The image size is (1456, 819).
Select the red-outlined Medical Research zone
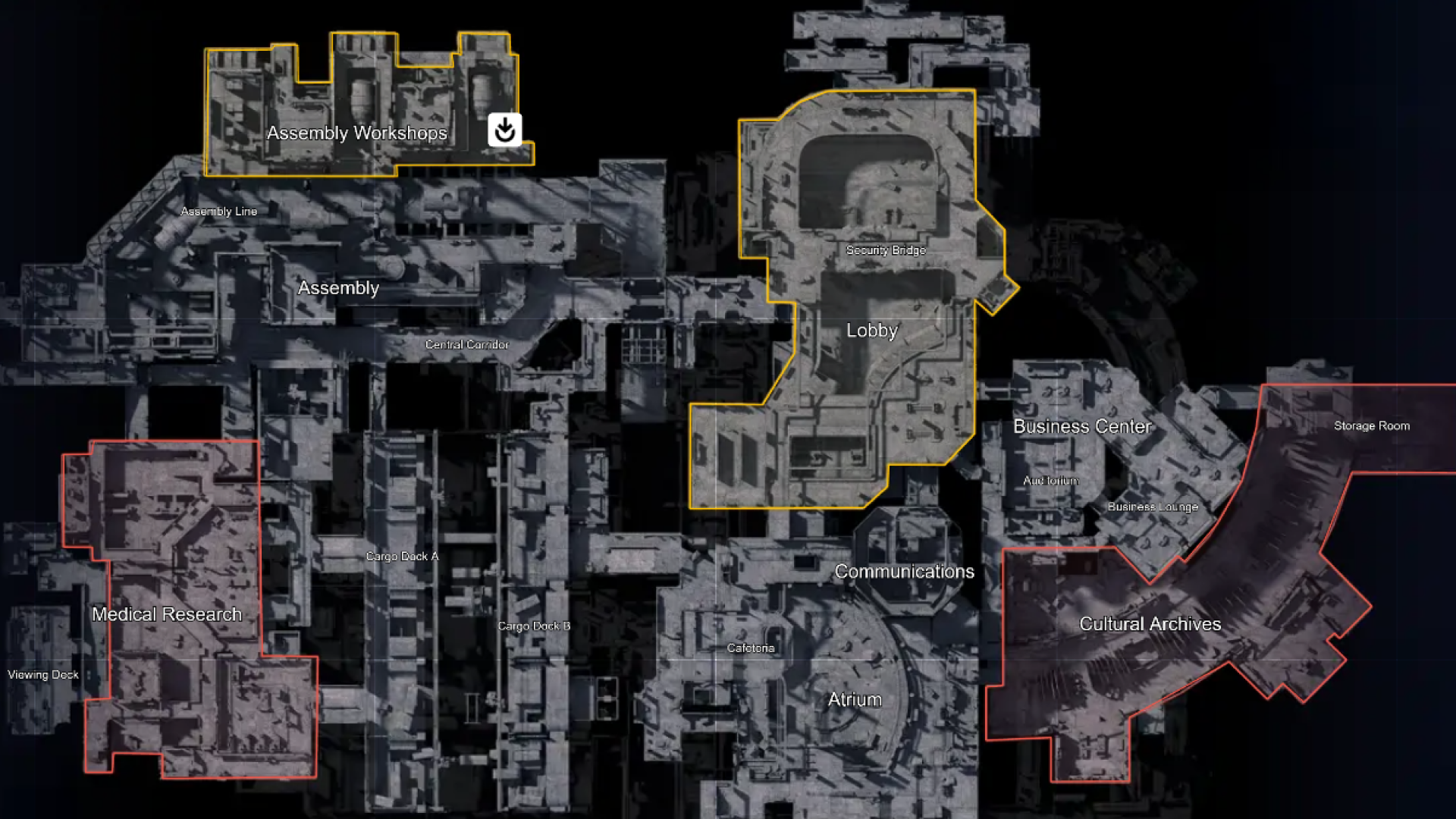167,614
